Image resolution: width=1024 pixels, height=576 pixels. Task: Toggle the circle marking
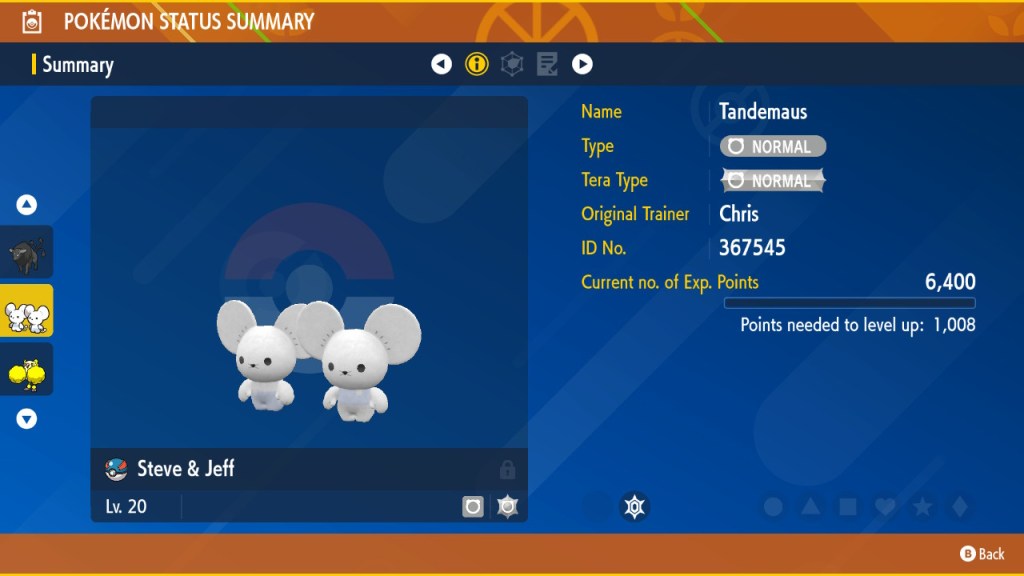point(773,507)
